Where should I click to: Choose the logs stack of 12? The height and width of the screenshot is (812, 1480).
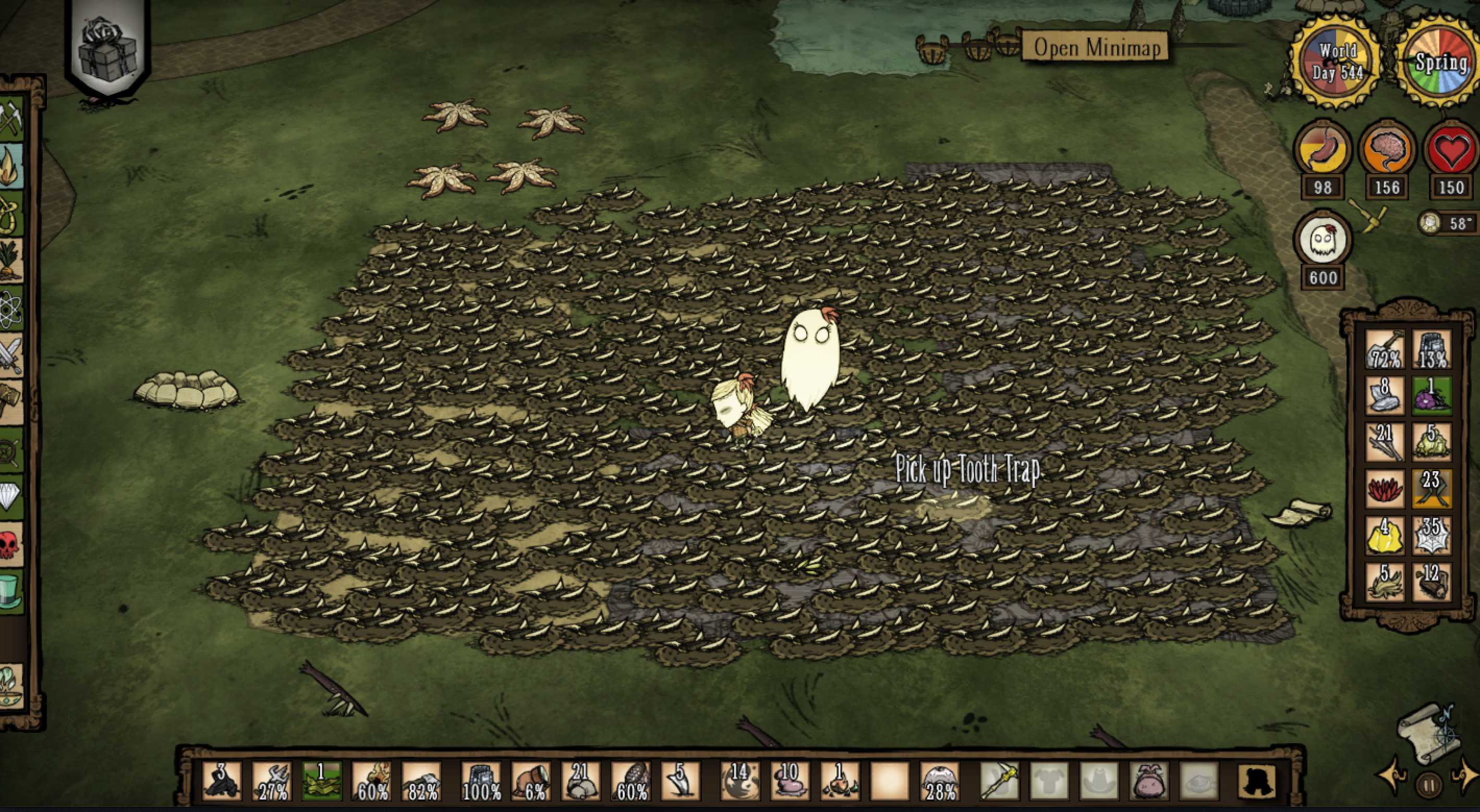[1431, 582]
